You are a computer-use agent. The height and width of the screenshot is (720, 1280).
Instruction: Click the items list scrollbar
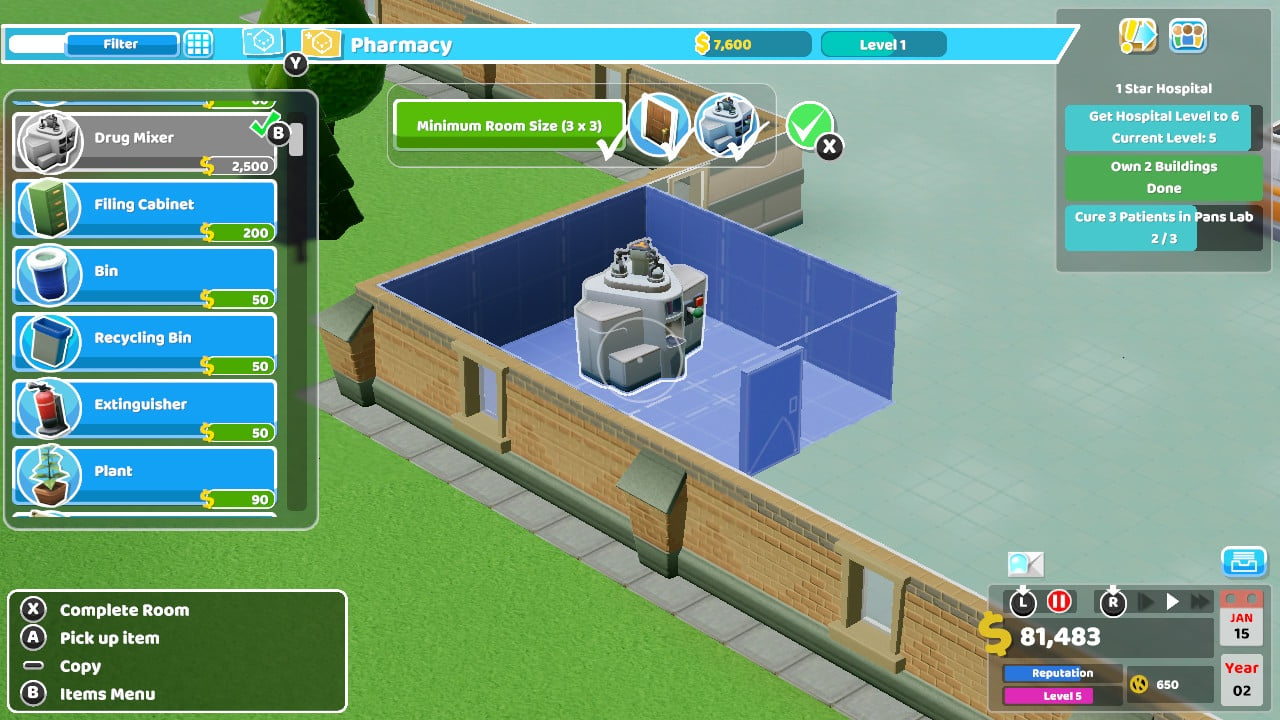coord(295,140)
